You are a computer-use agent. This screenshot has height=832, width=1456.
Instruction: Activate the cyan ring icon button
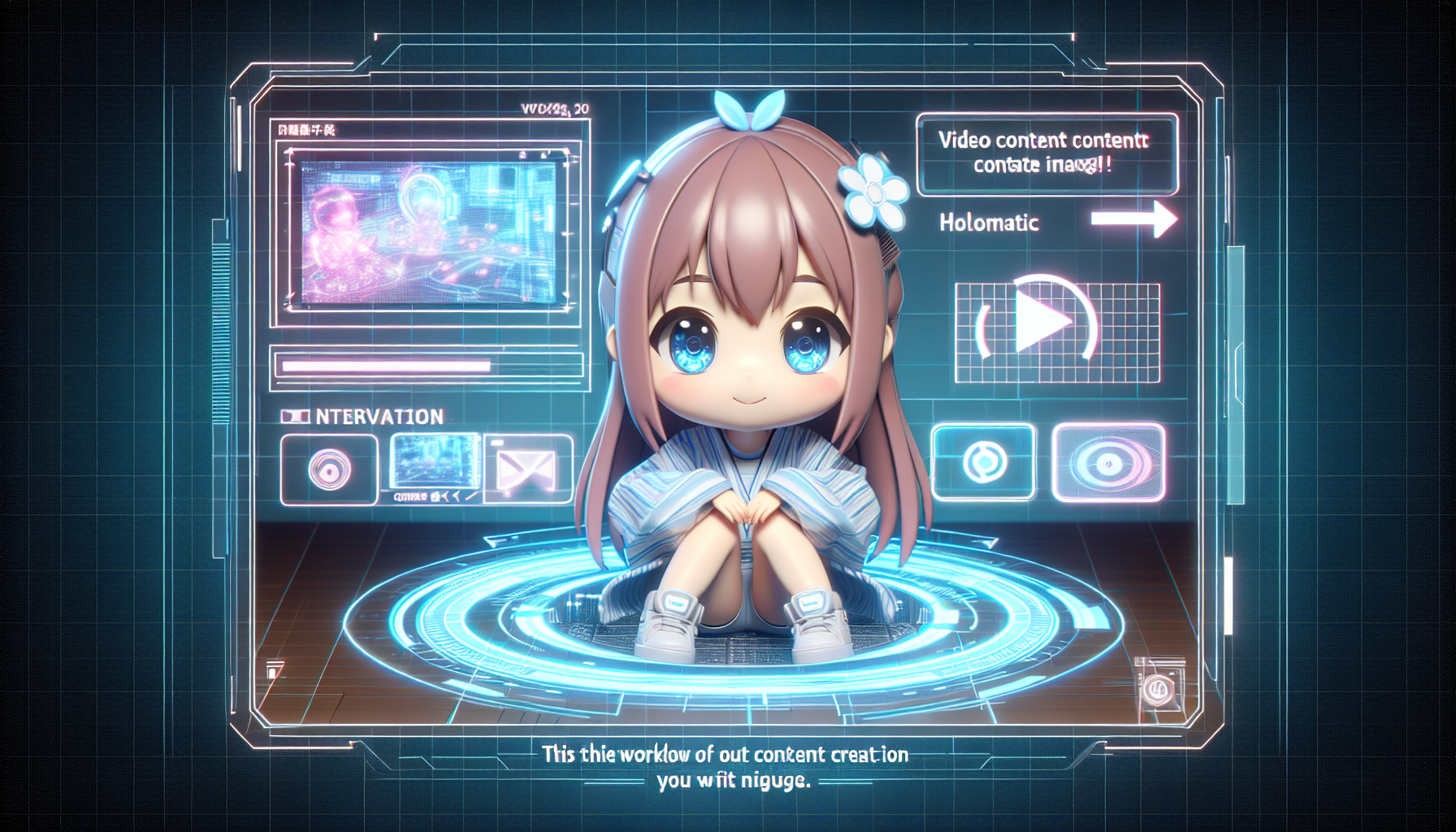[984, 461]
